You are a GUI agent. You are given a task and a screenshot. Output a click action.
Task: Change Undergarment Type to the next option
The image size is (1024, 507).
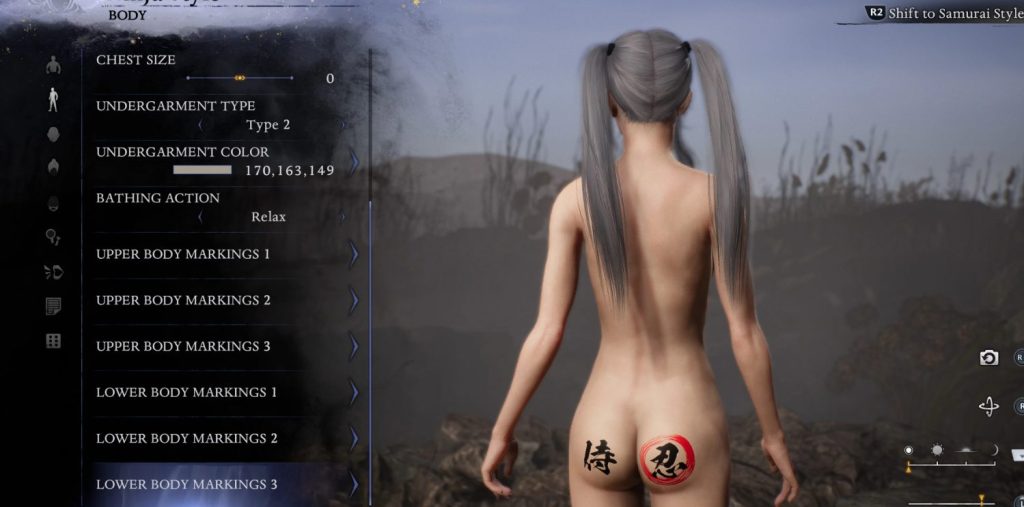(x=343, y=125)
